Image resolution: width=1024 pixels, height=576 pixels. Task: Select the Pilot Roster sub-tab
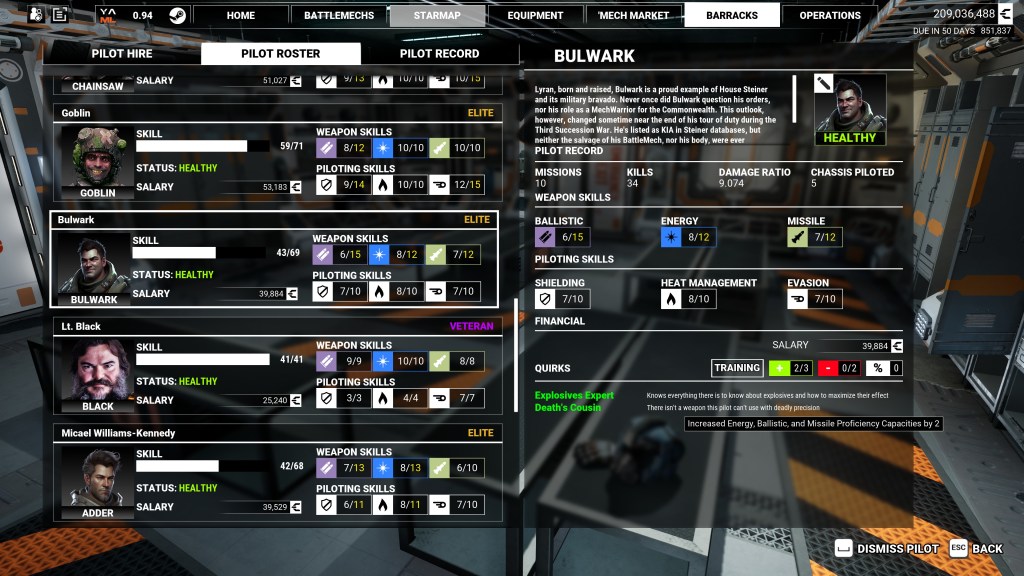click(x=281, y=54)
